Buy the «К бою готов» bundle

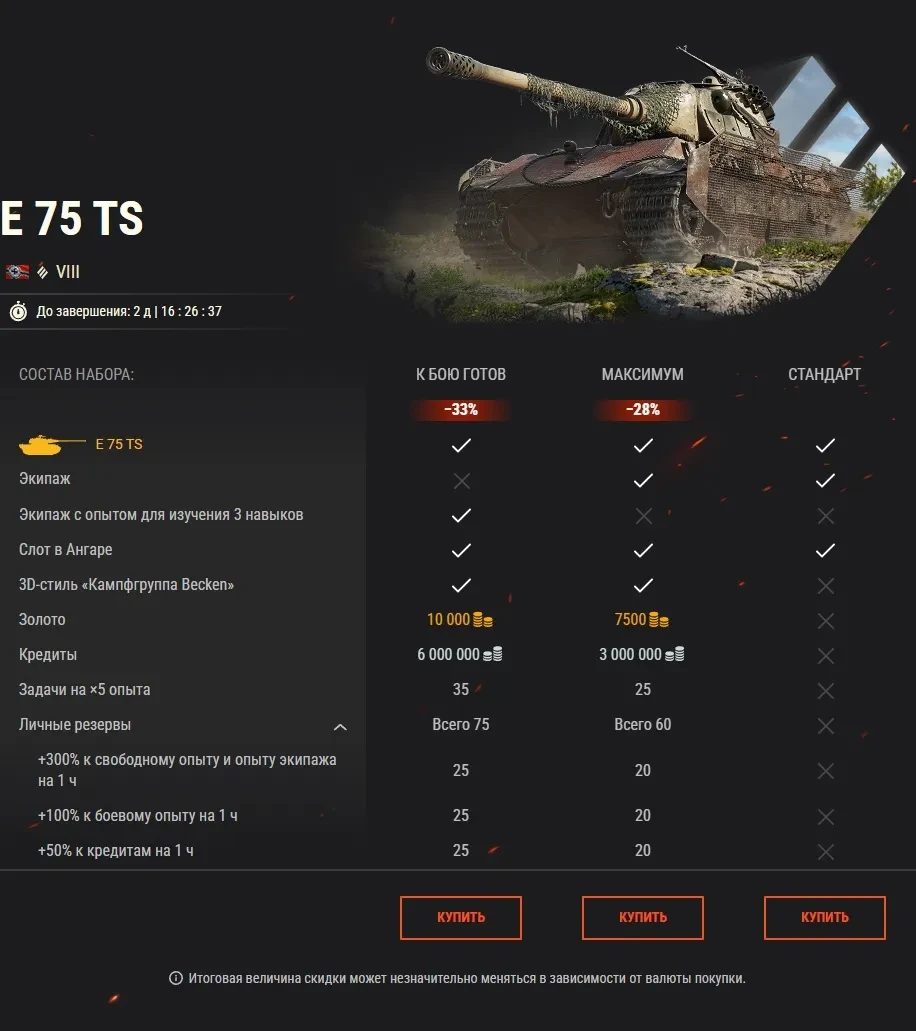click(x=460, y=917)
